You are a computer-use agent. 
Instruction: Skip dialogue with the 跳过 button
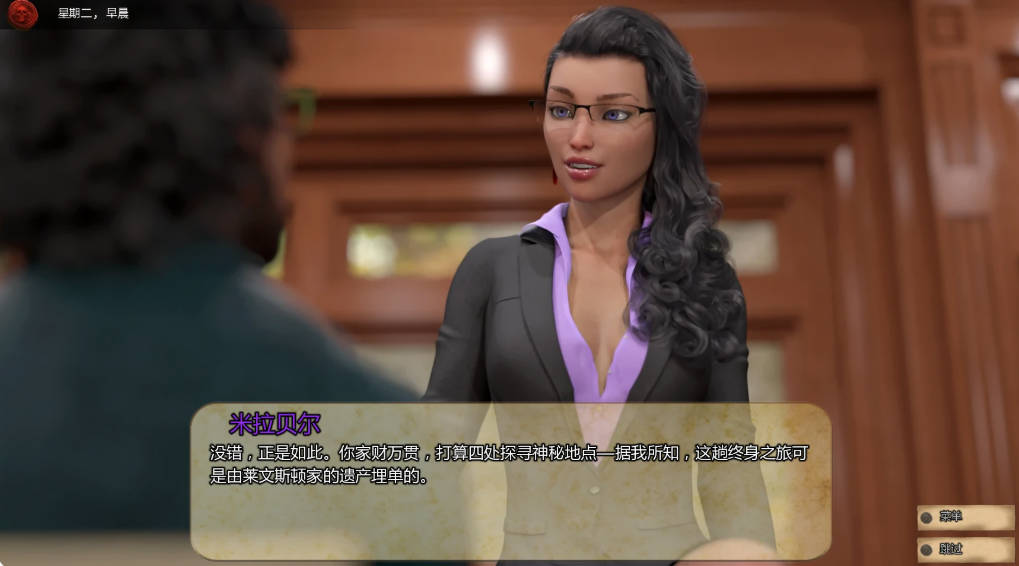(964, 549)
